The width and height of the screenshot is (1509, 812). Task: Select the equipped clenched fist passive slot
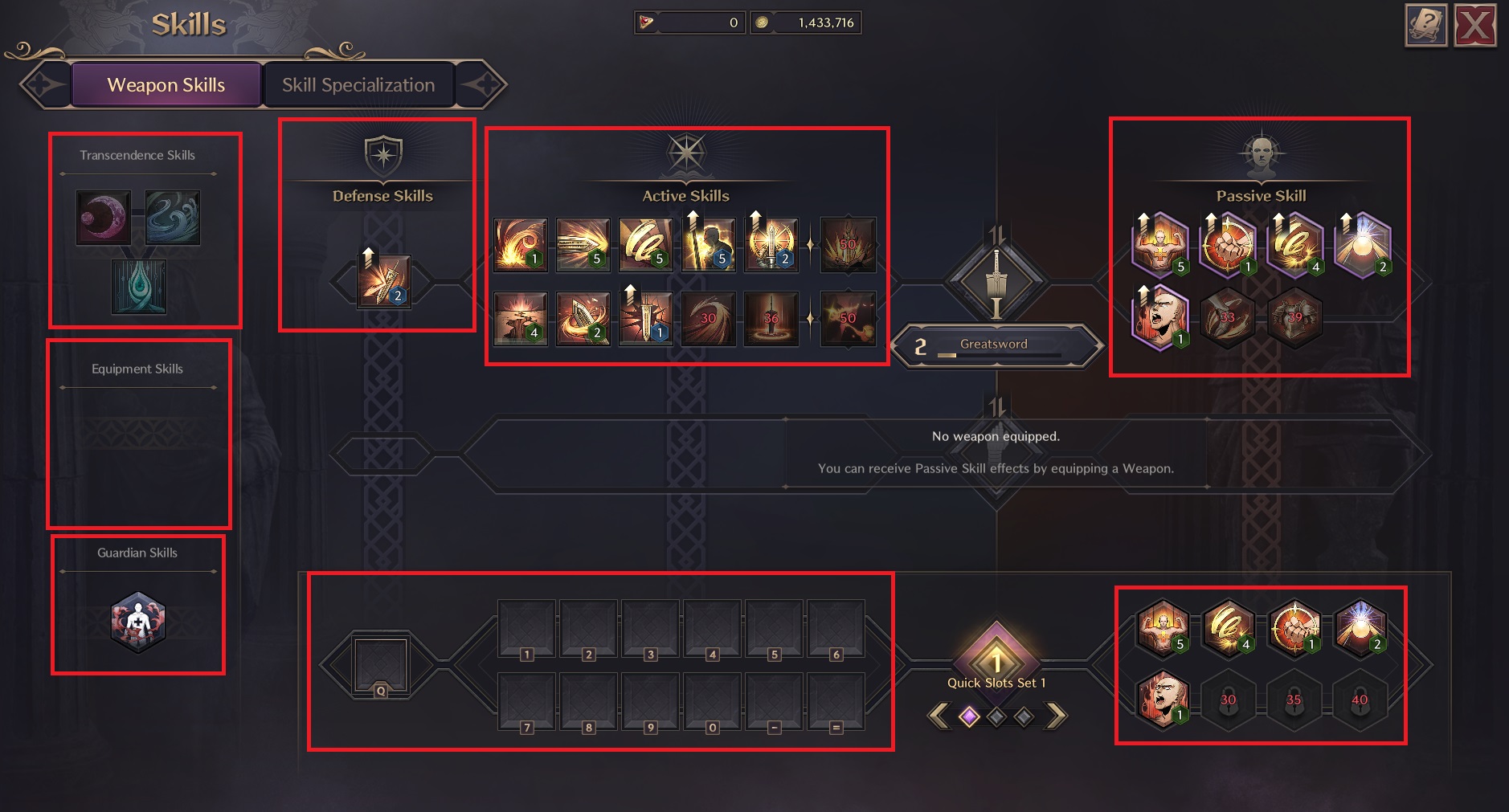point(1294,627)
